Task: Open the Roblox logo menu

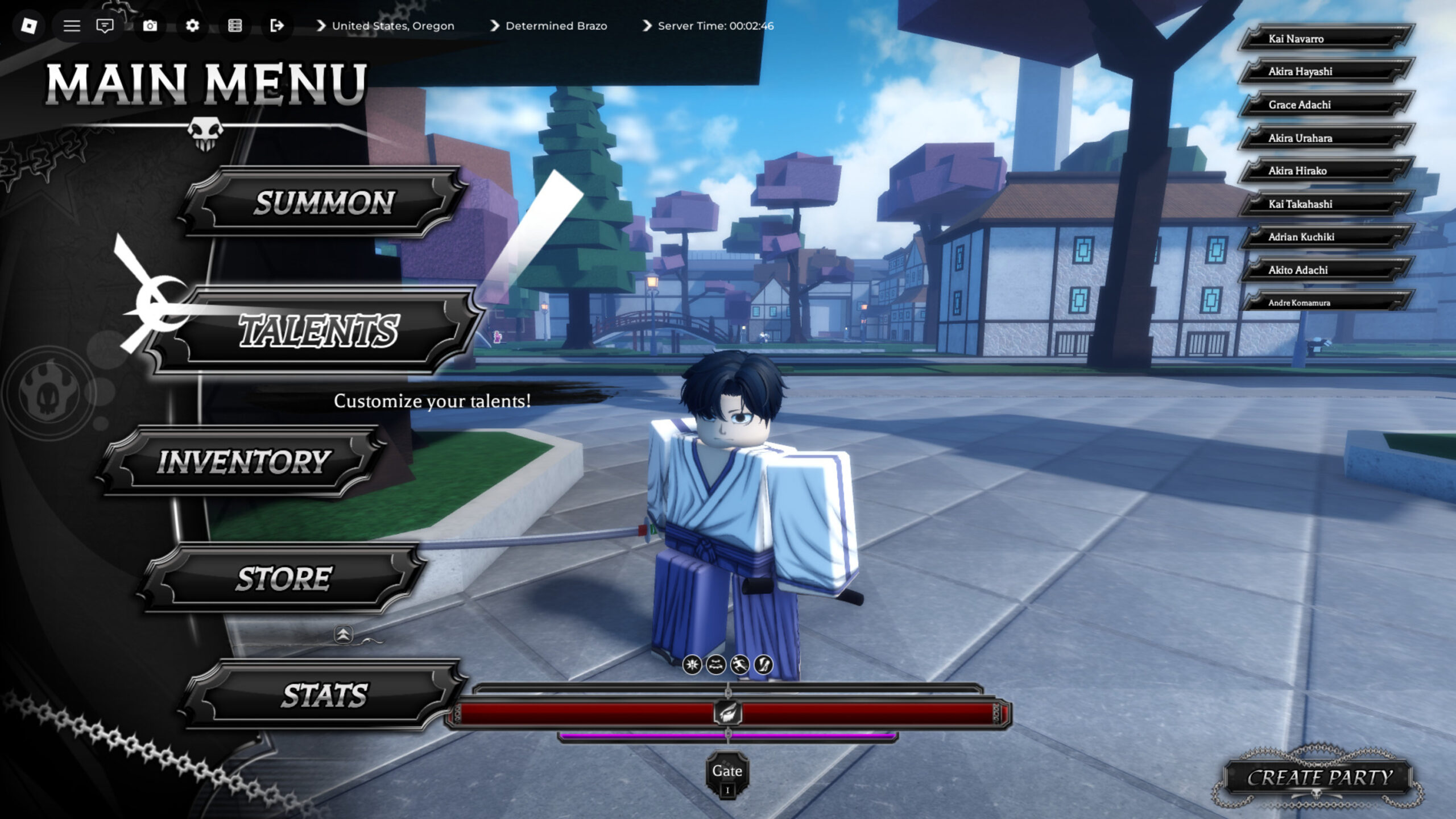Action: (x=28, y=26)
